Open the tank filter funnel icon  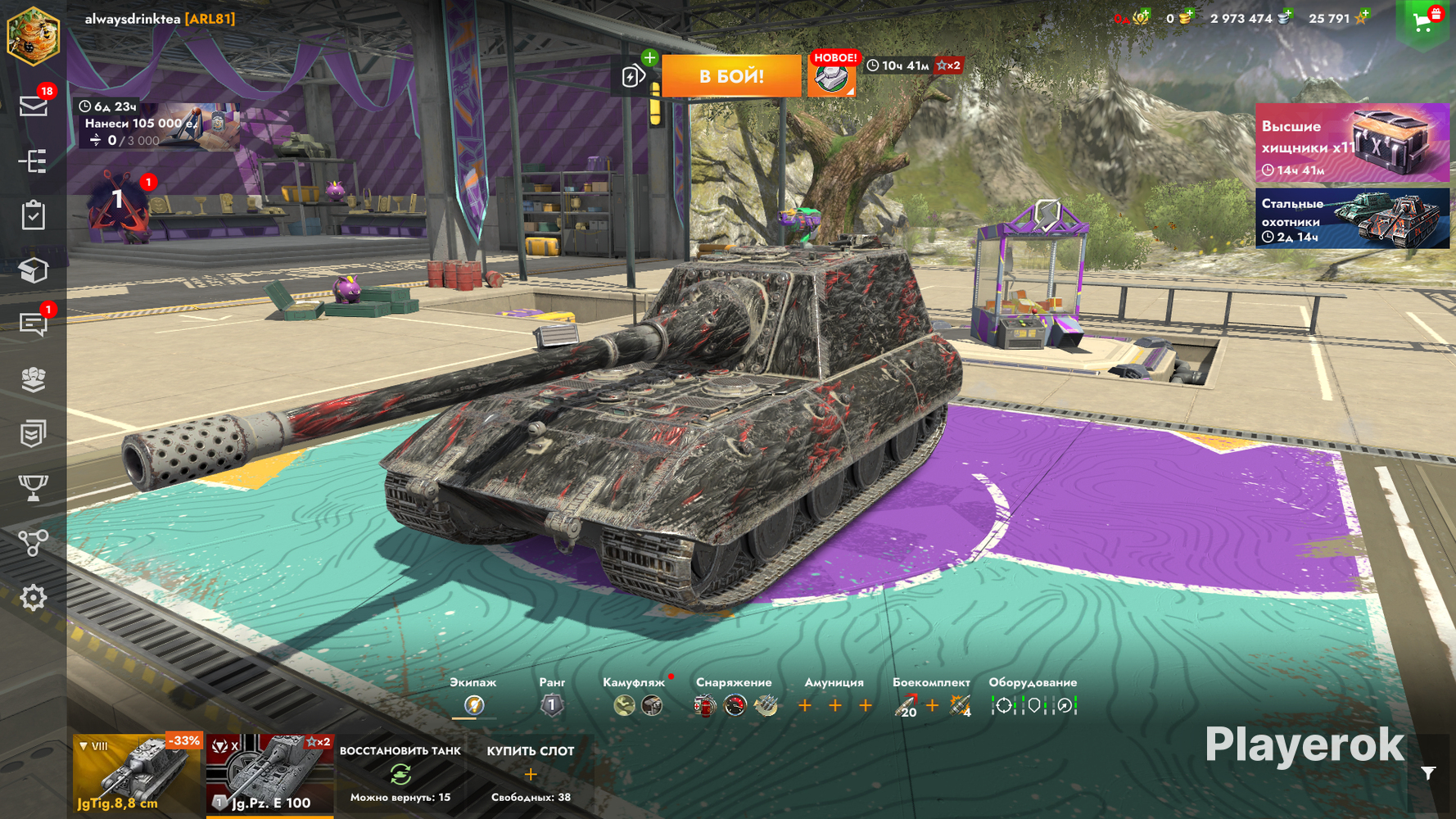click(1428, 773)
